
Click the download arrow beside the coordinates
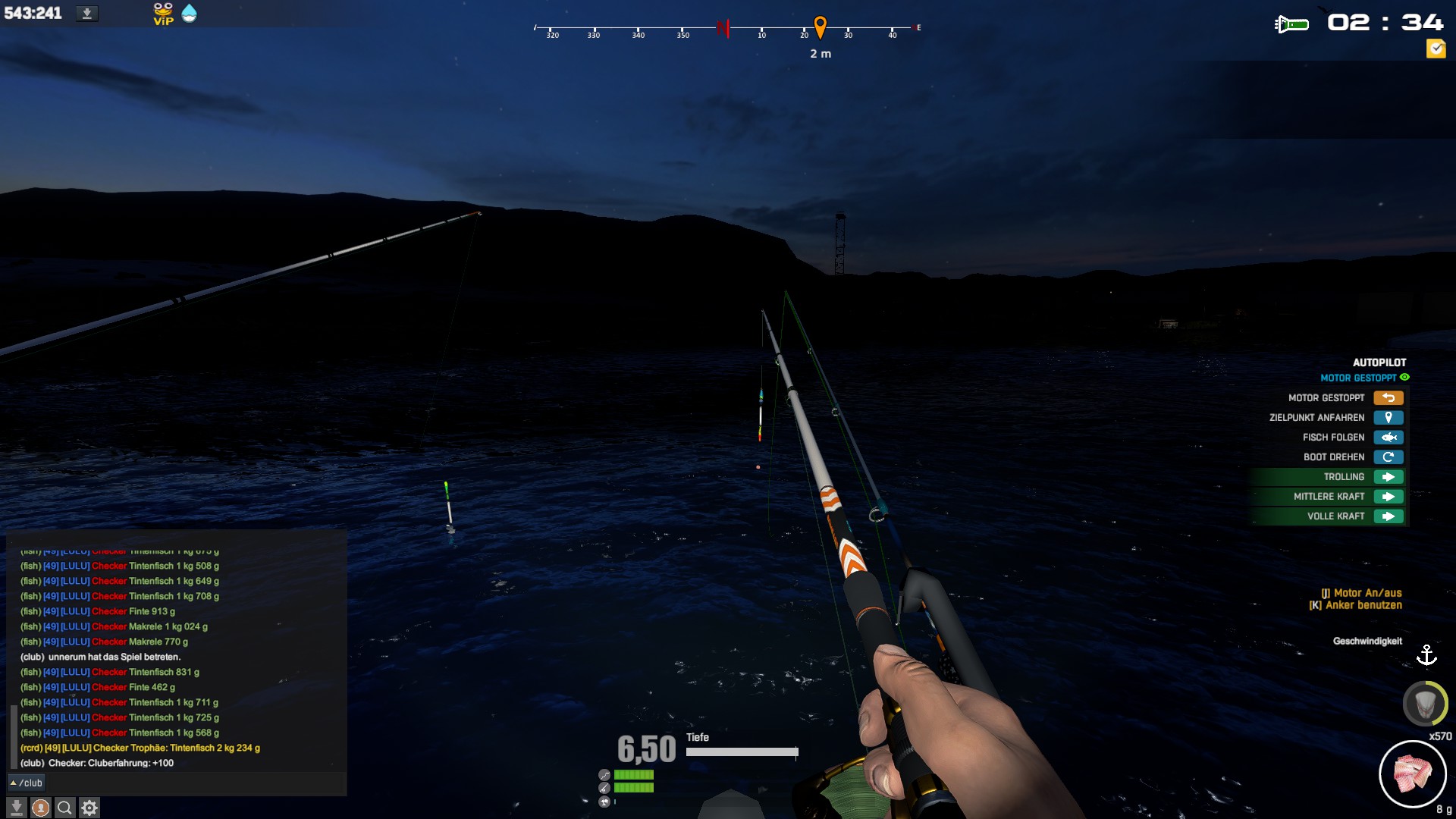(x=87, y=14)
